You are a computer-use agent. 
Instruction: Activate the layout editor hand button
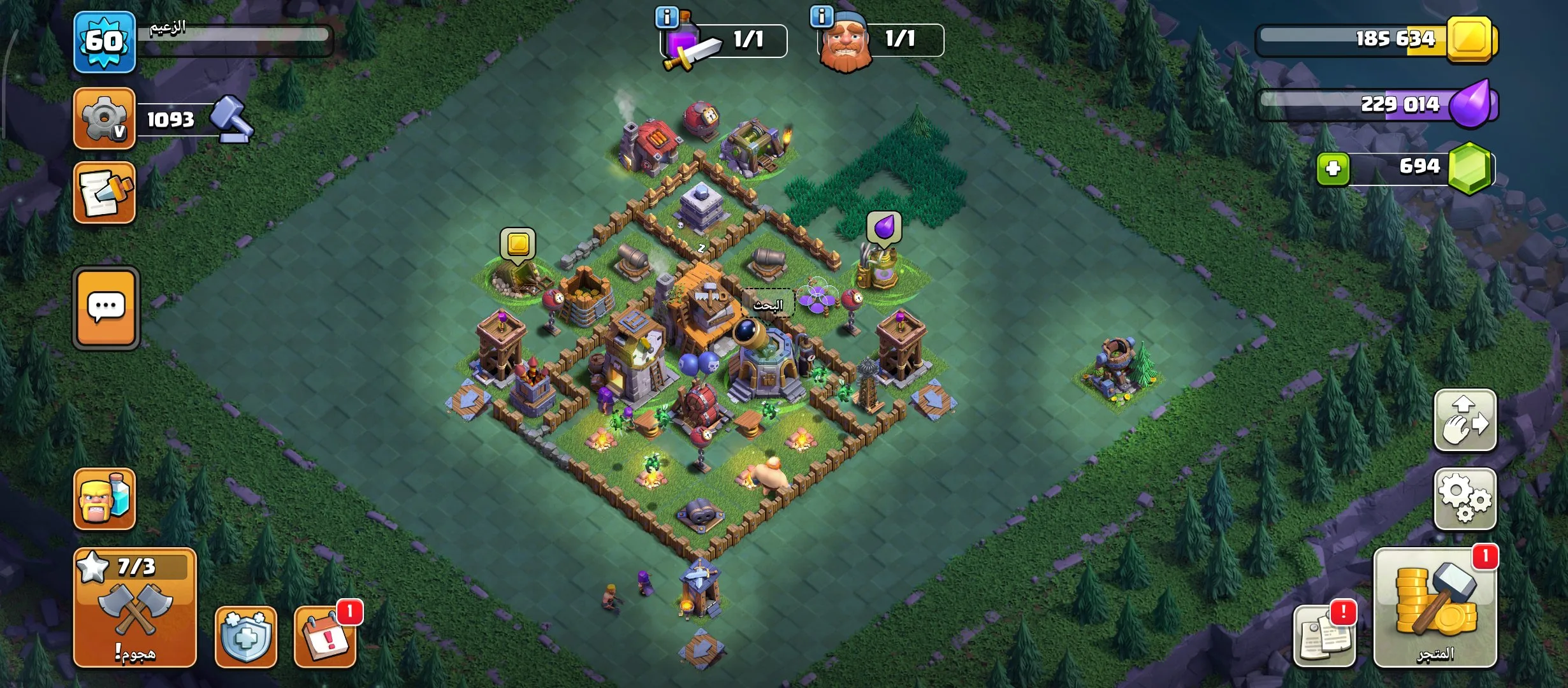point(1465,420)
